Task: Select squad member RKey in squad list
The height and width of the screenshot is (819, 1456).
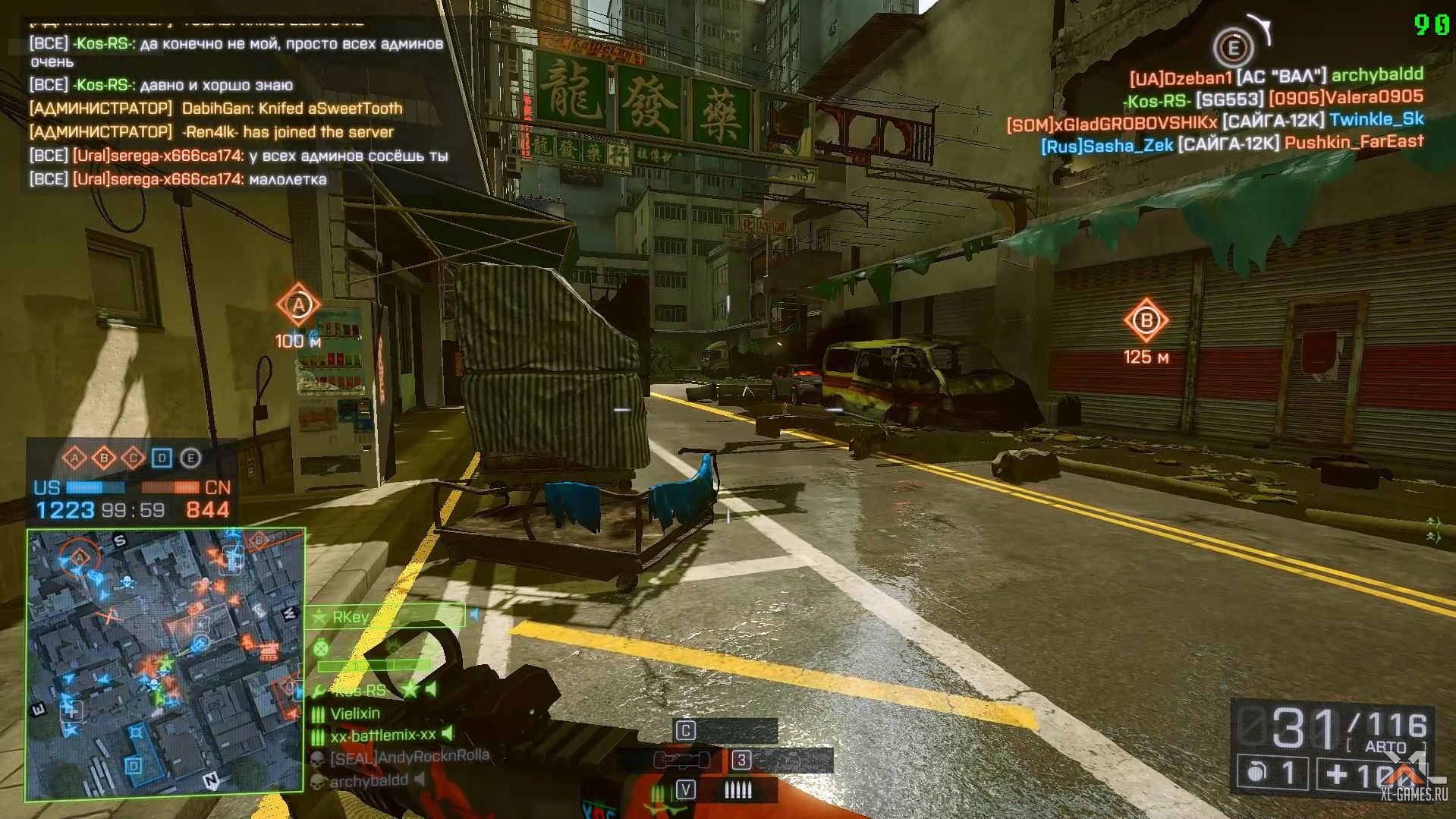Action: click(351, 617)
